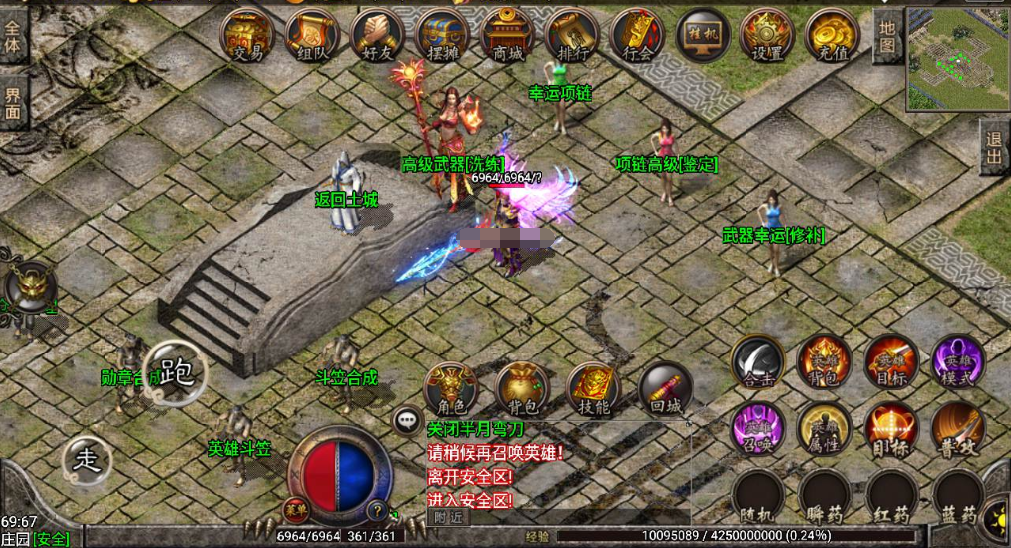1011x548 pixels.
Task: Use the 普攻 basic attack button
Action: (958, 429)
